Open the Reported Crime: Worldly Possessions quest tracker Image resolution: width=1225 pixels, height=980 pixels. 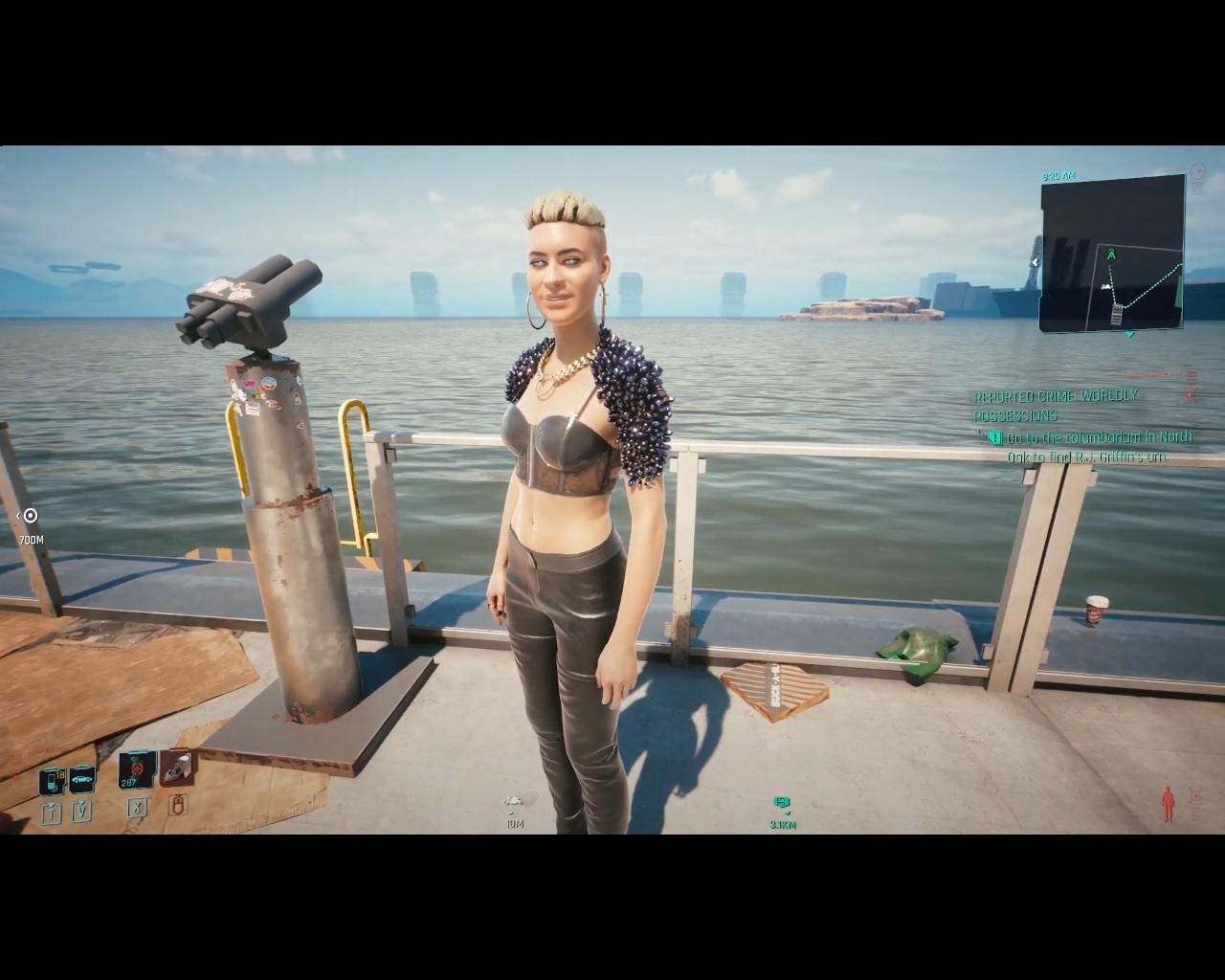click(1056, 406)
